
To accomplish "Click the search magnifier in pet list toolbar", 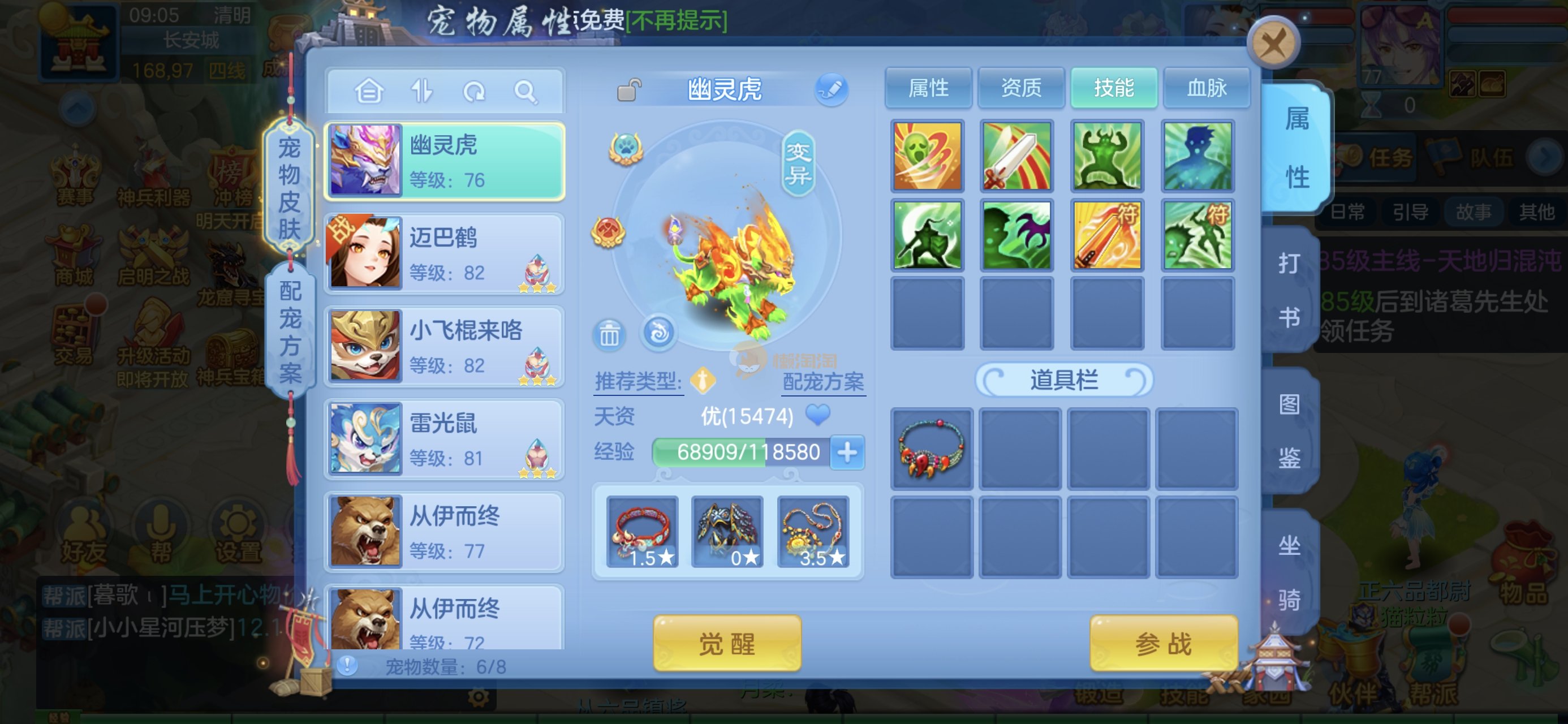I will (525, 92).
